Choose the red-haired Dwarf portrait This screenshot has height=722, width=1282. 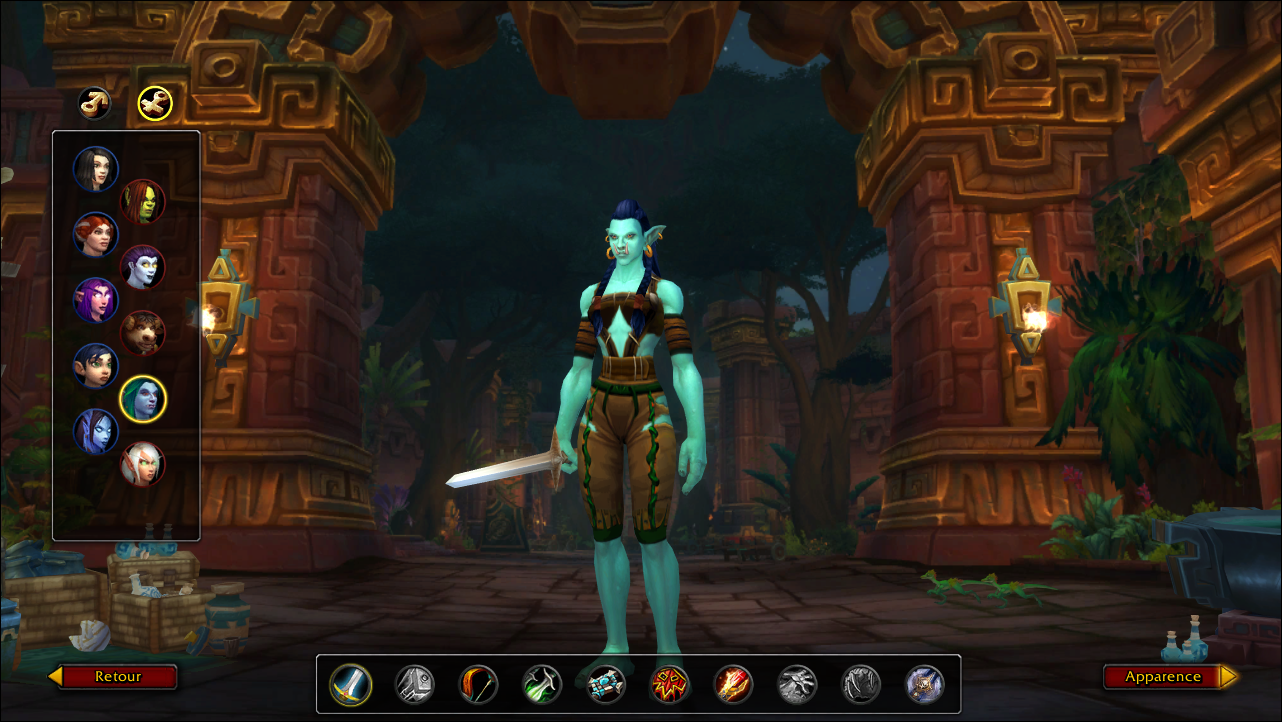click(96, 235)
